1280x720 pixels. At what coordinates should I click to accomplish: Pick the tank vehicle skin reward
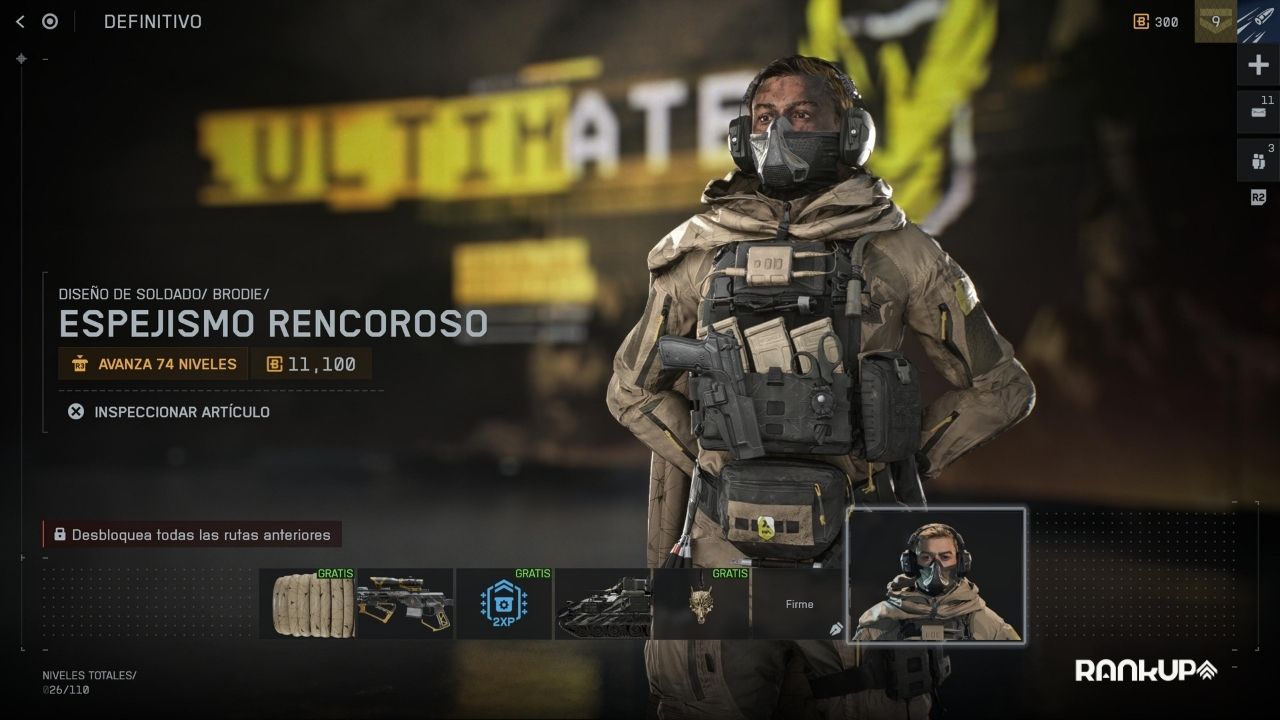602,604
